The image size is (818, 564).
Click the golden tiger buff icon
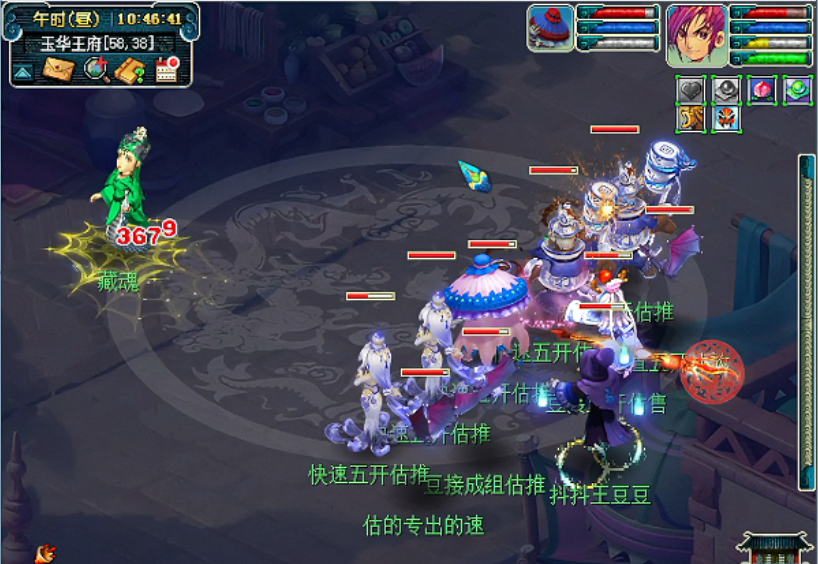pyautogui.click(x=692, y=119)
